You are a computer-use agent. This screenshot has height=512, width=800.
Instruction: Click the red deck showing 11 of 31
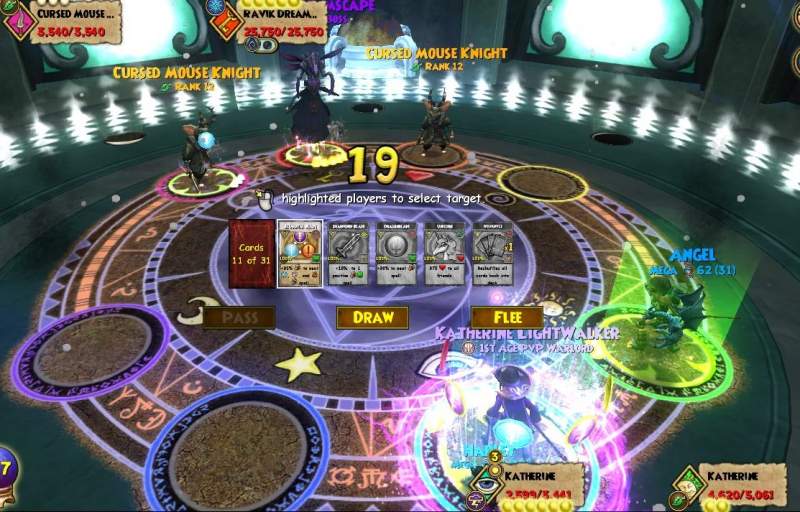click(x=251, y=254)
